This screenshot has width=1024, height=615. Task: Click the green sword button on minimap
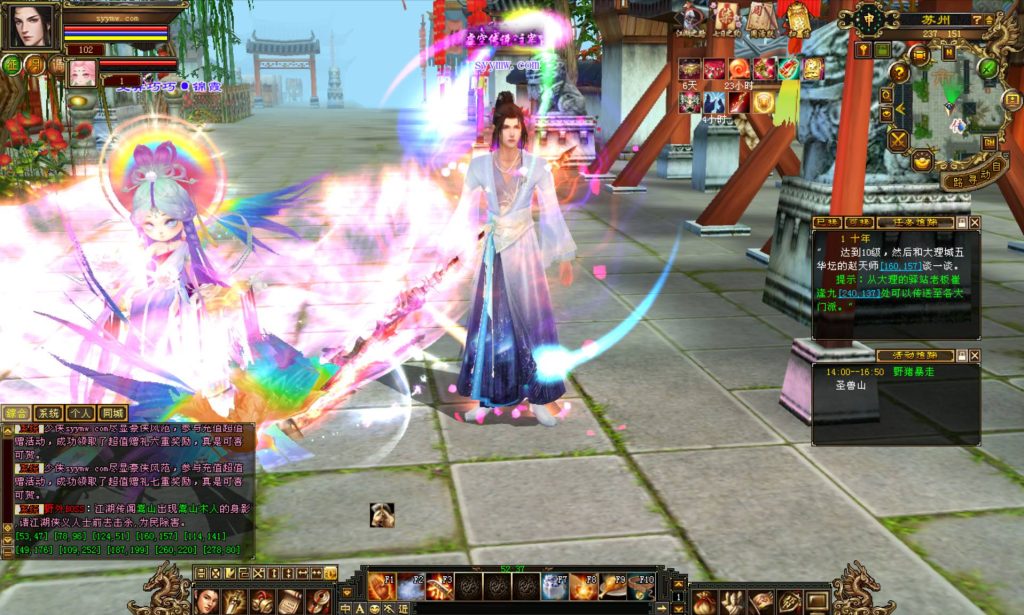(987, 68)
